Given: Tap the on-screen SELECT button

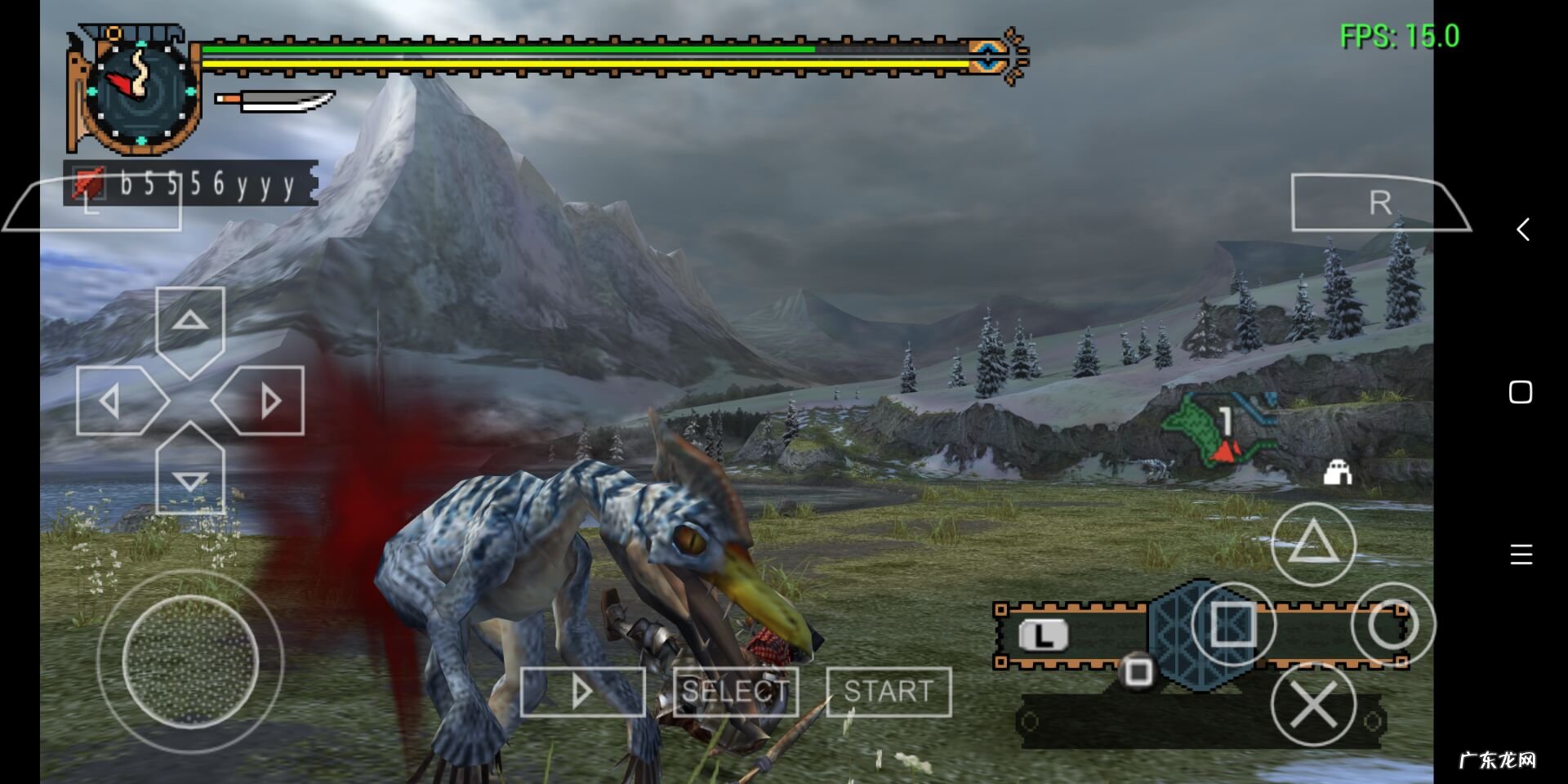Looking at the screenshot, I should coord(735,692).
